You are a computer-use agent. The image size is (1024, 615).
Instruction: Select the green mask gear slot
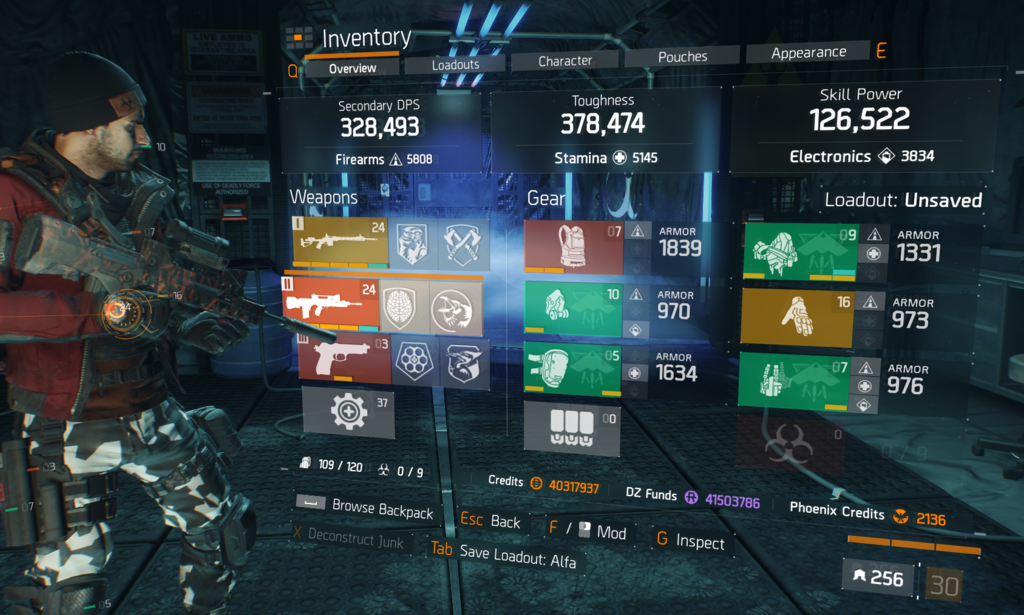coord(573,308)
